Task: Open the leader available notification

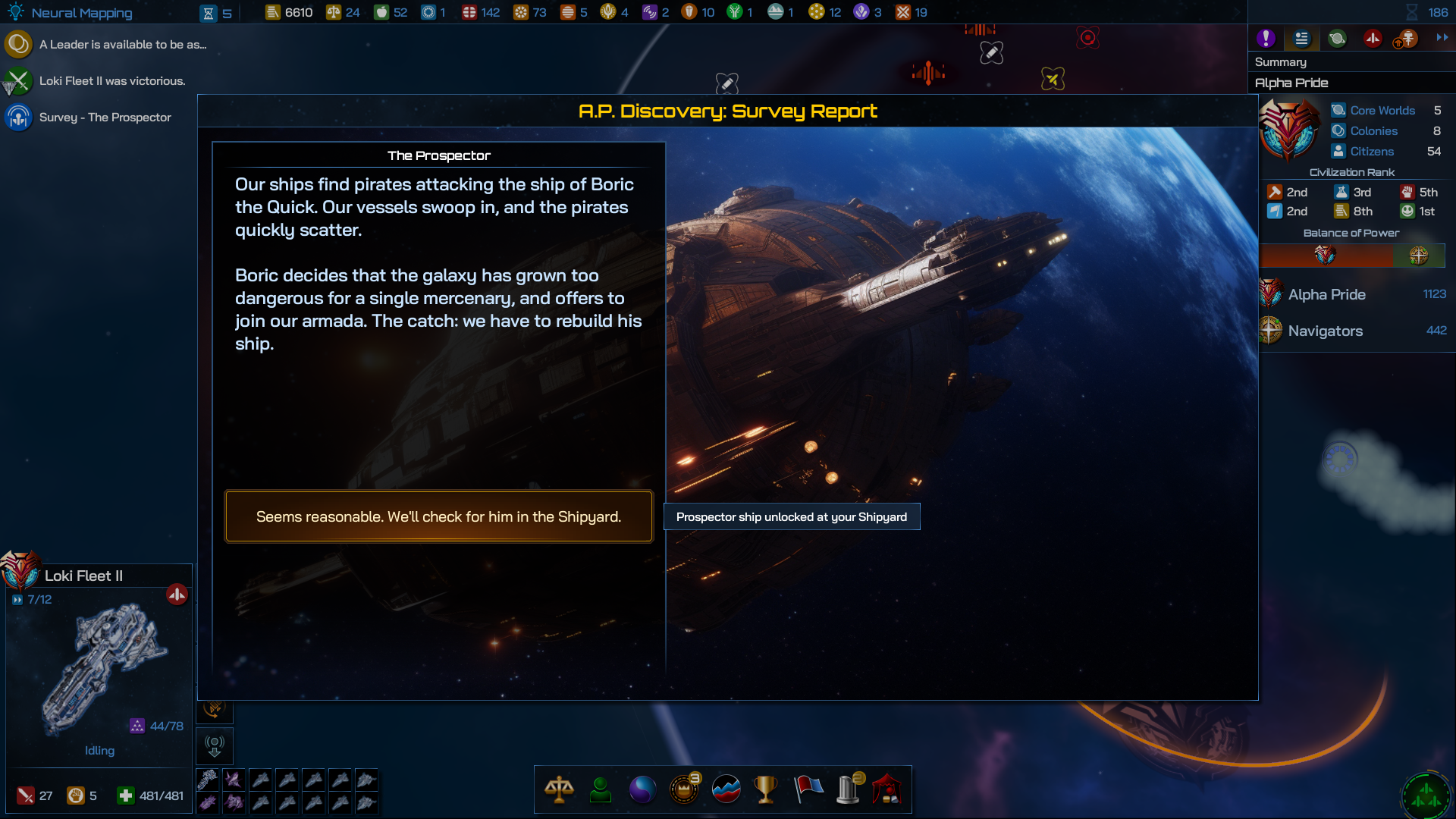Action: click(121, 45)
